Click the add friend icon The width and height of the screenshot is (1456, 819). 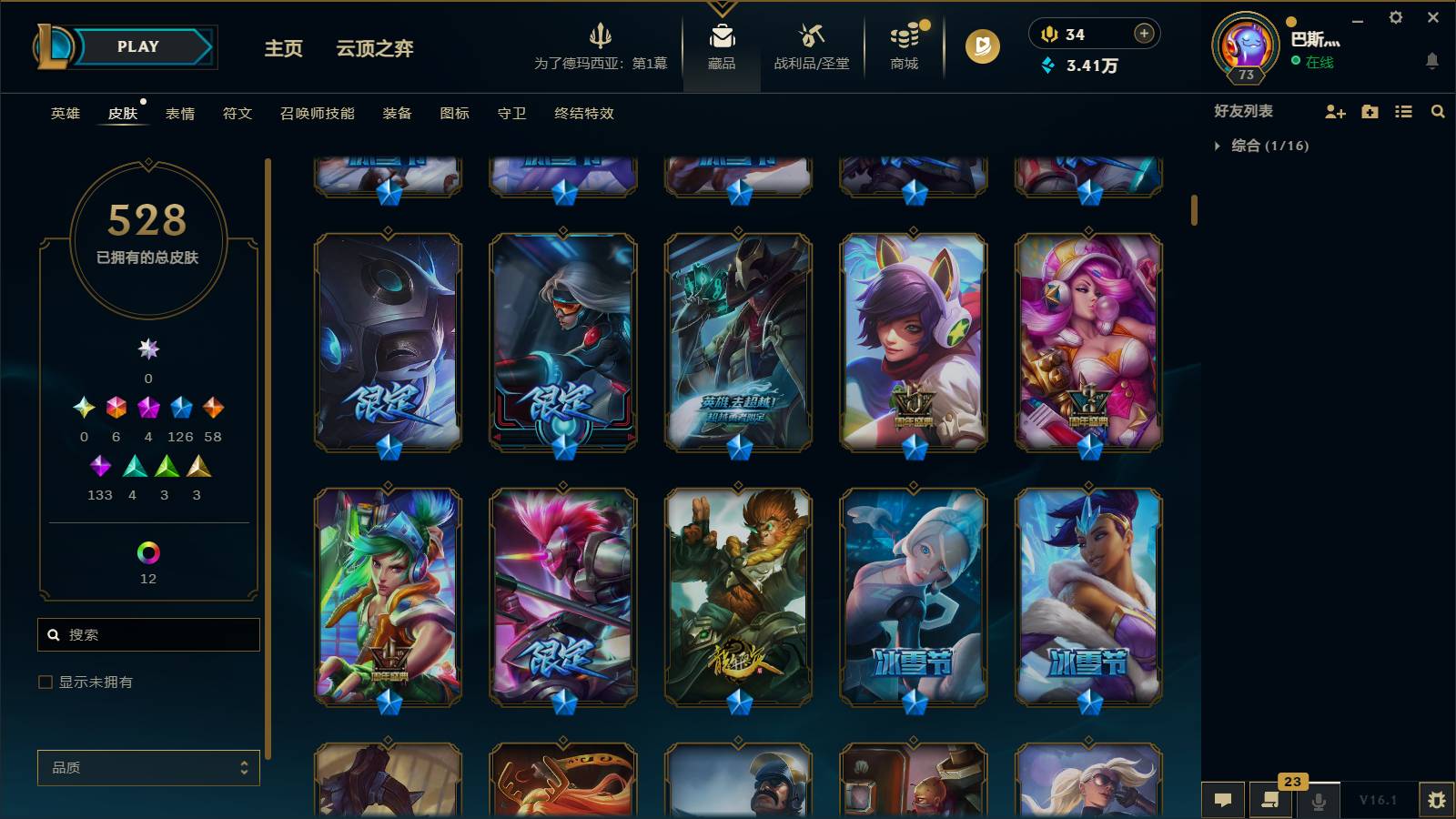coord(1335,112)
